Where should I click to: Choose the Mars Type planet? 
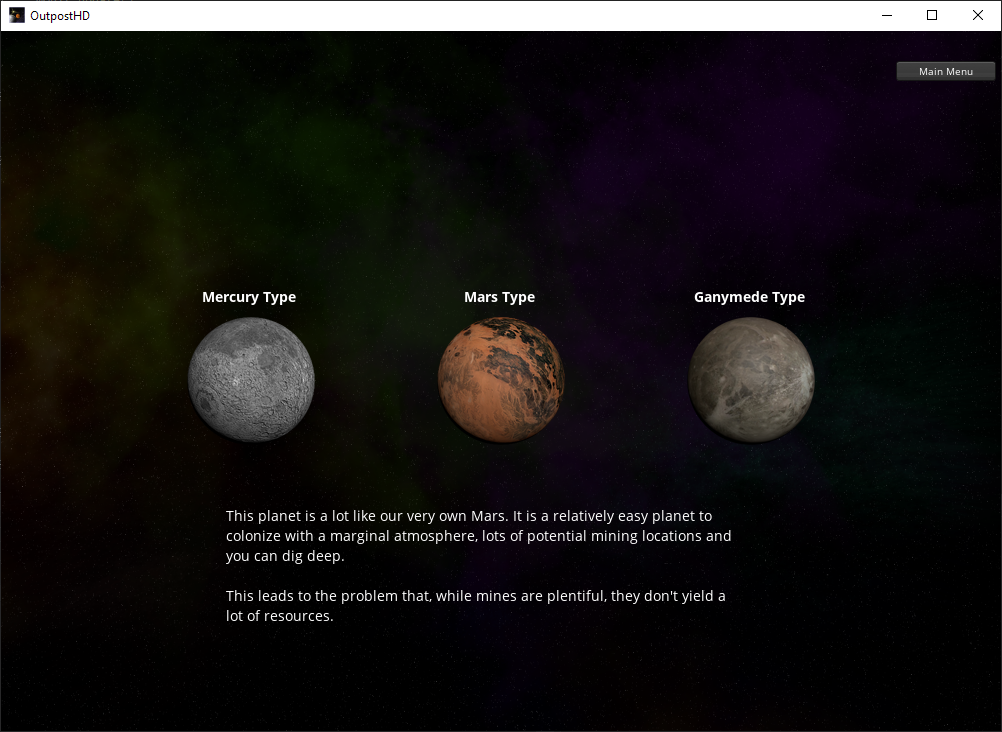click(x=501, y=379)
